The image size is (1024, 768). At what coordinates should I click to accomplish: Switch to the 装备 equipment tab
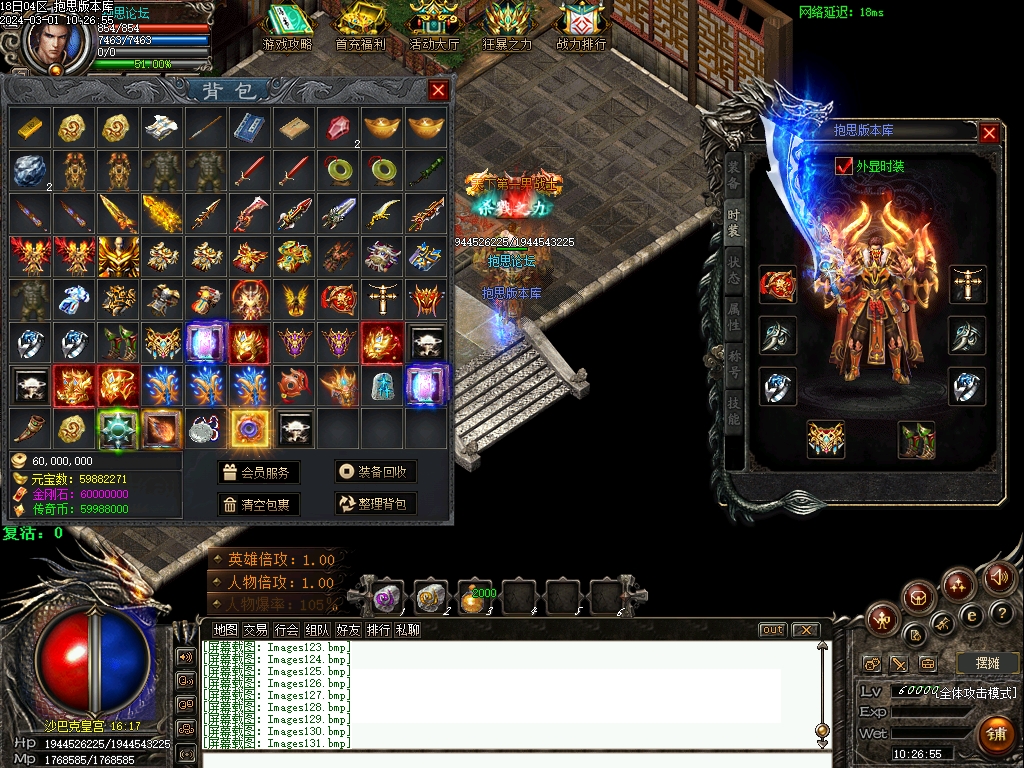pos(733,175)
